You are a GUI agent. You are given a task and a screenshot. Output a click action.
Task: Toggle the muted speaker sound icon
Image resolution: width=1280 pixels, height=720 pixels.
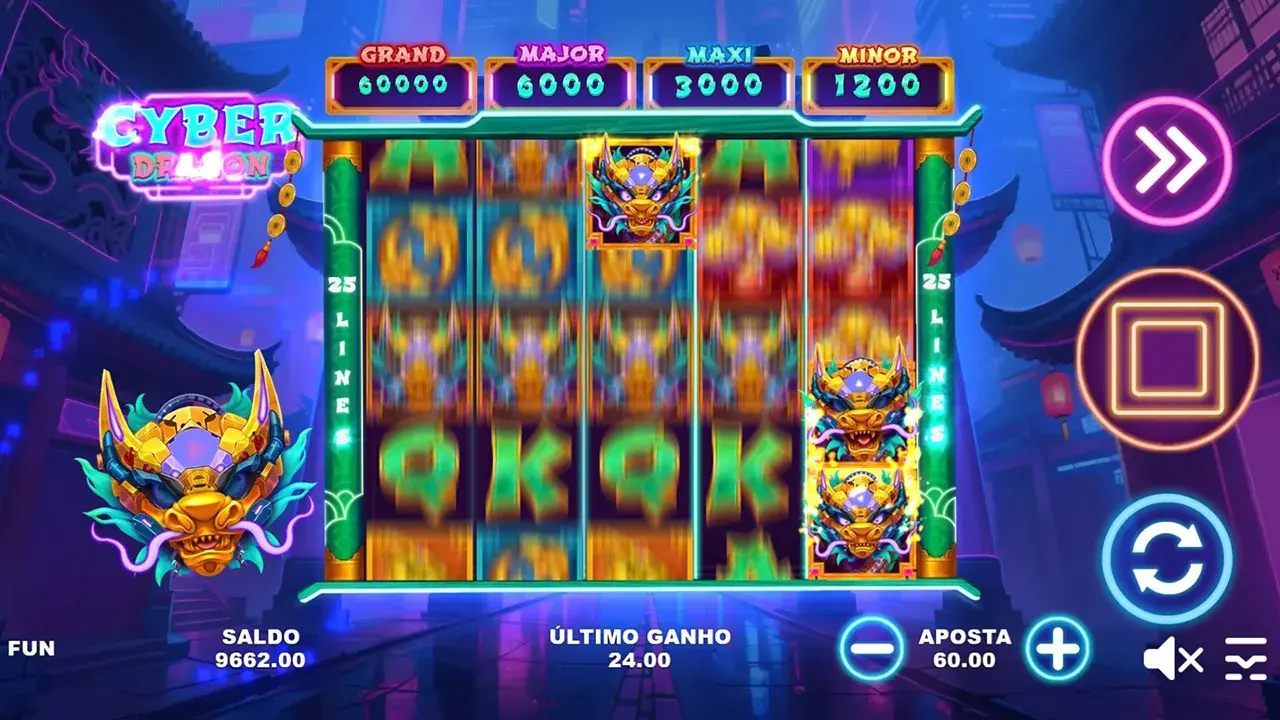tap(1172, 659)
